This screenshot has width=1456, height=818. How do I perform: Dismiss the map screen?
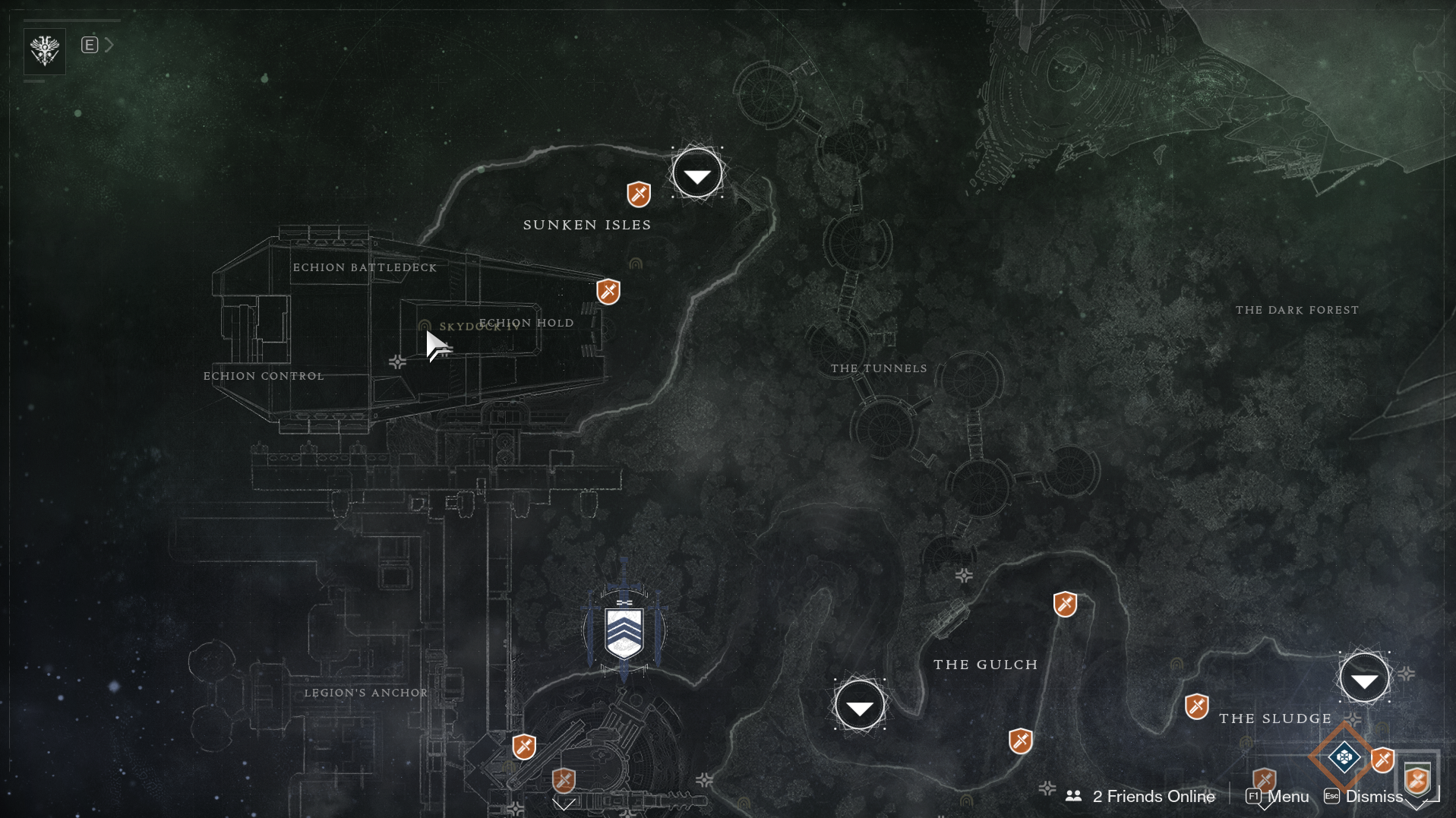click(1364, 796)
